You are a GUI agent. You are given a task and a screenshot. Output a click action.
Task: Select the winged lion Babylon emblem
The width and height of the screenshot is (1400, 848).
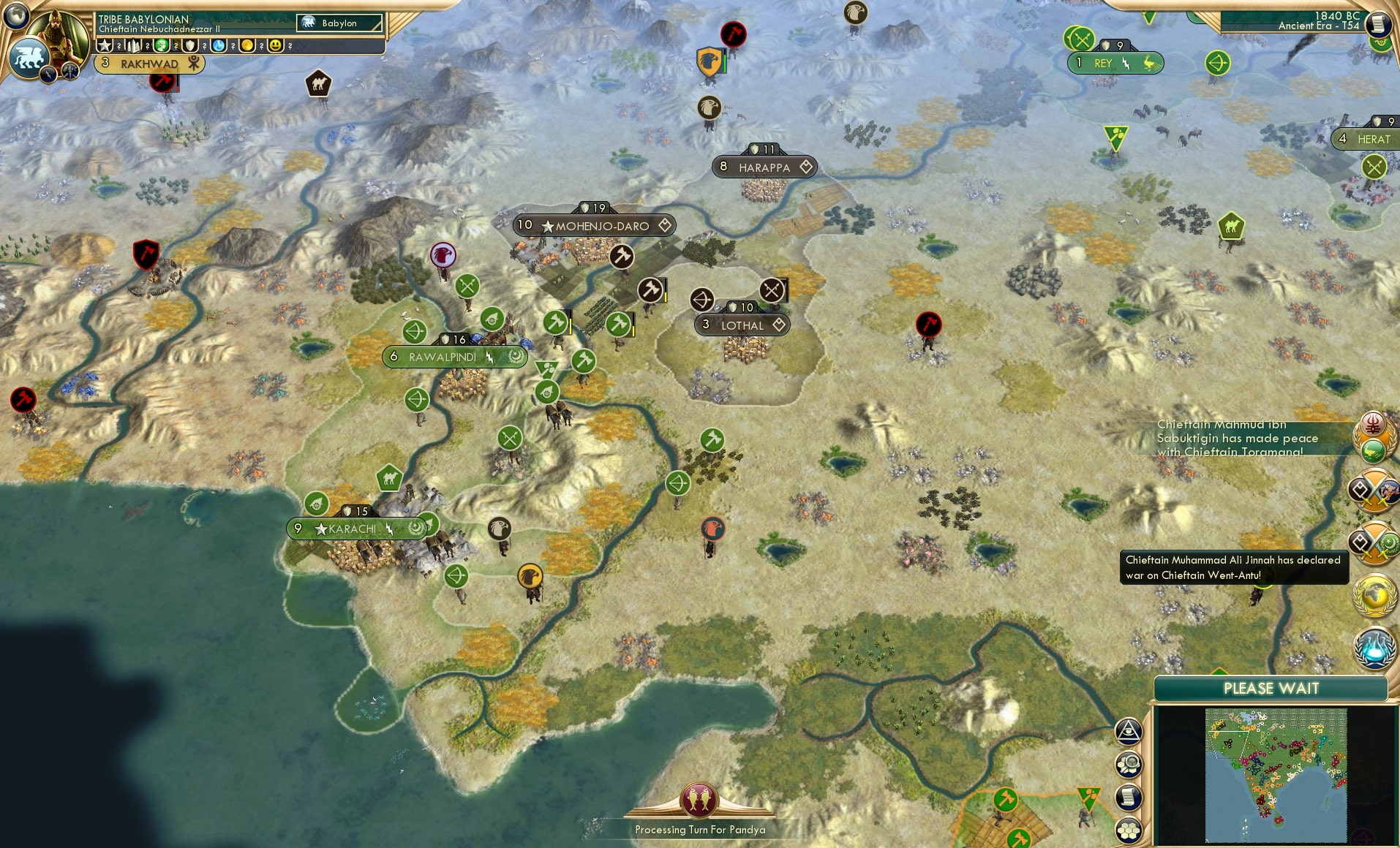pyautogui.click(x=31, y=58)
